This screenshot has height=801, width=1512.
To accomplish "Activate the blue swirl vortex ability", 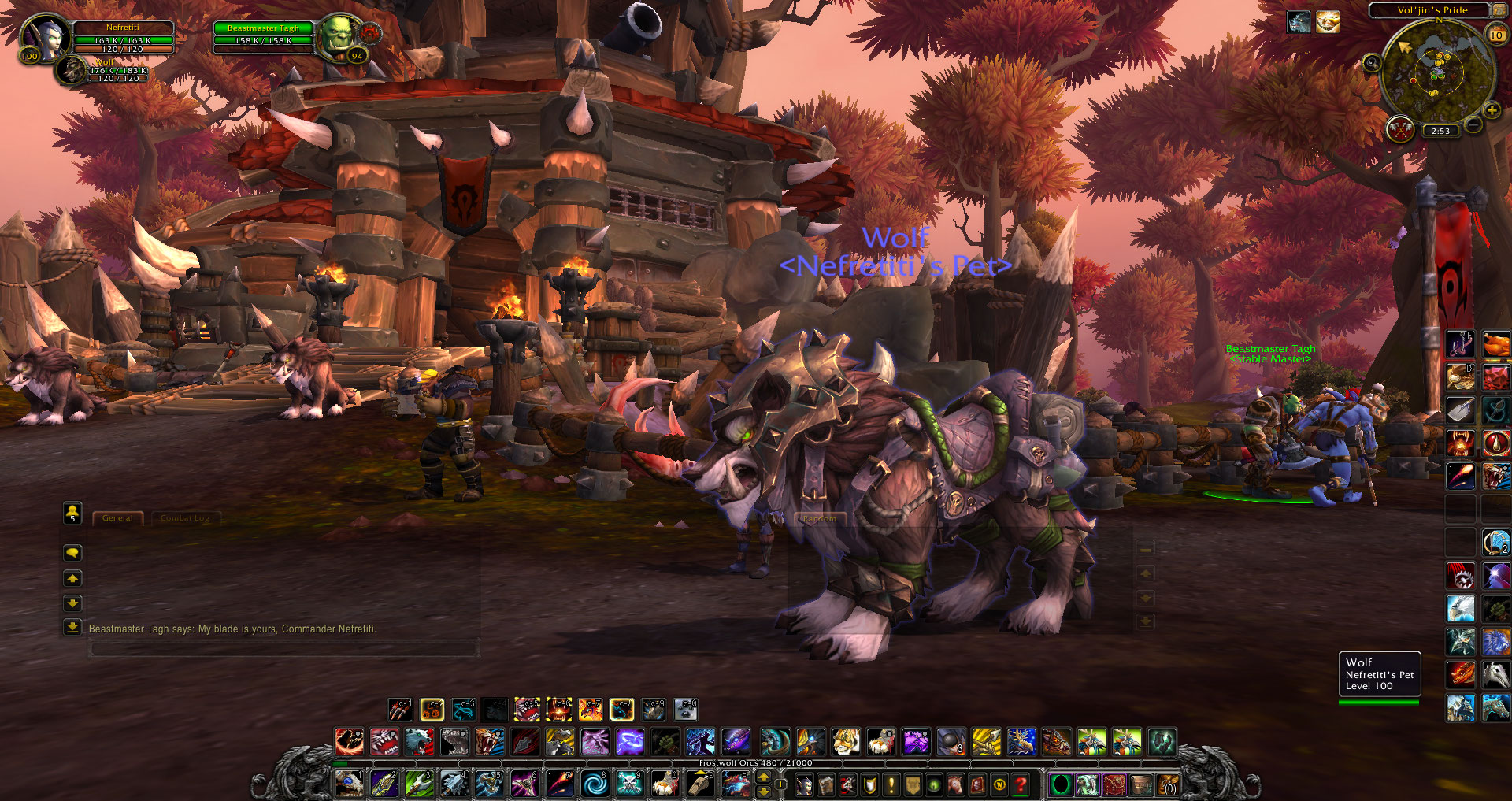I will point(595,784).
